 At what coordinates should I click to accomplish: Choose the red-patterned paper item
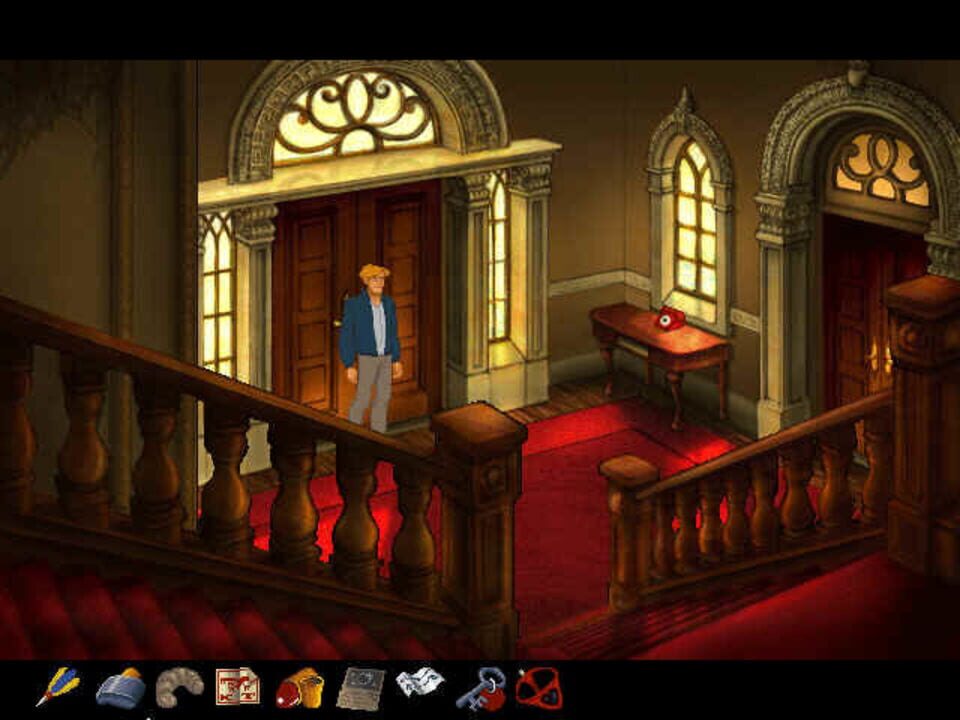point(238,686)
